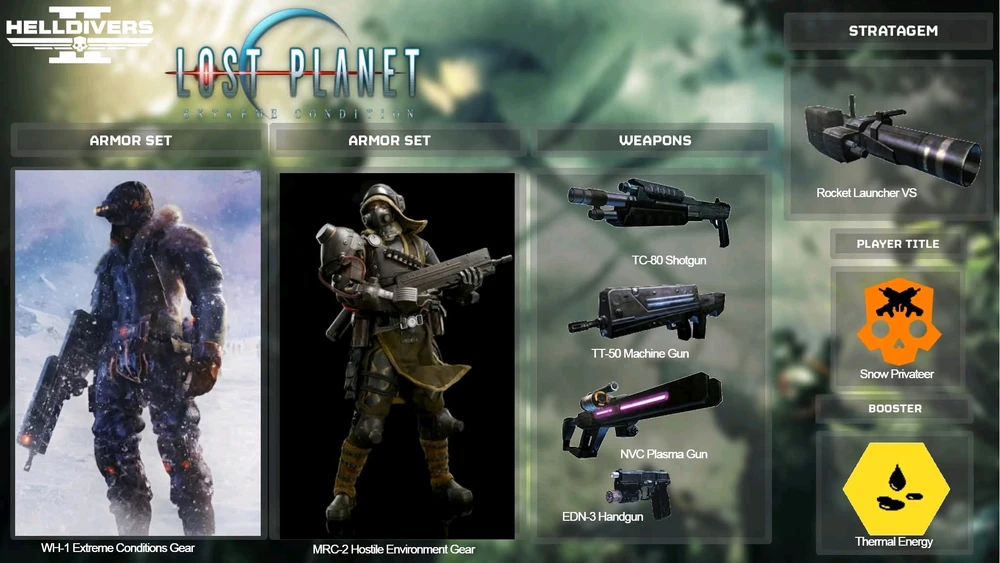Choose the EDN-3 Handgun
Screen dimensions: 1000x563
(640, 493)
